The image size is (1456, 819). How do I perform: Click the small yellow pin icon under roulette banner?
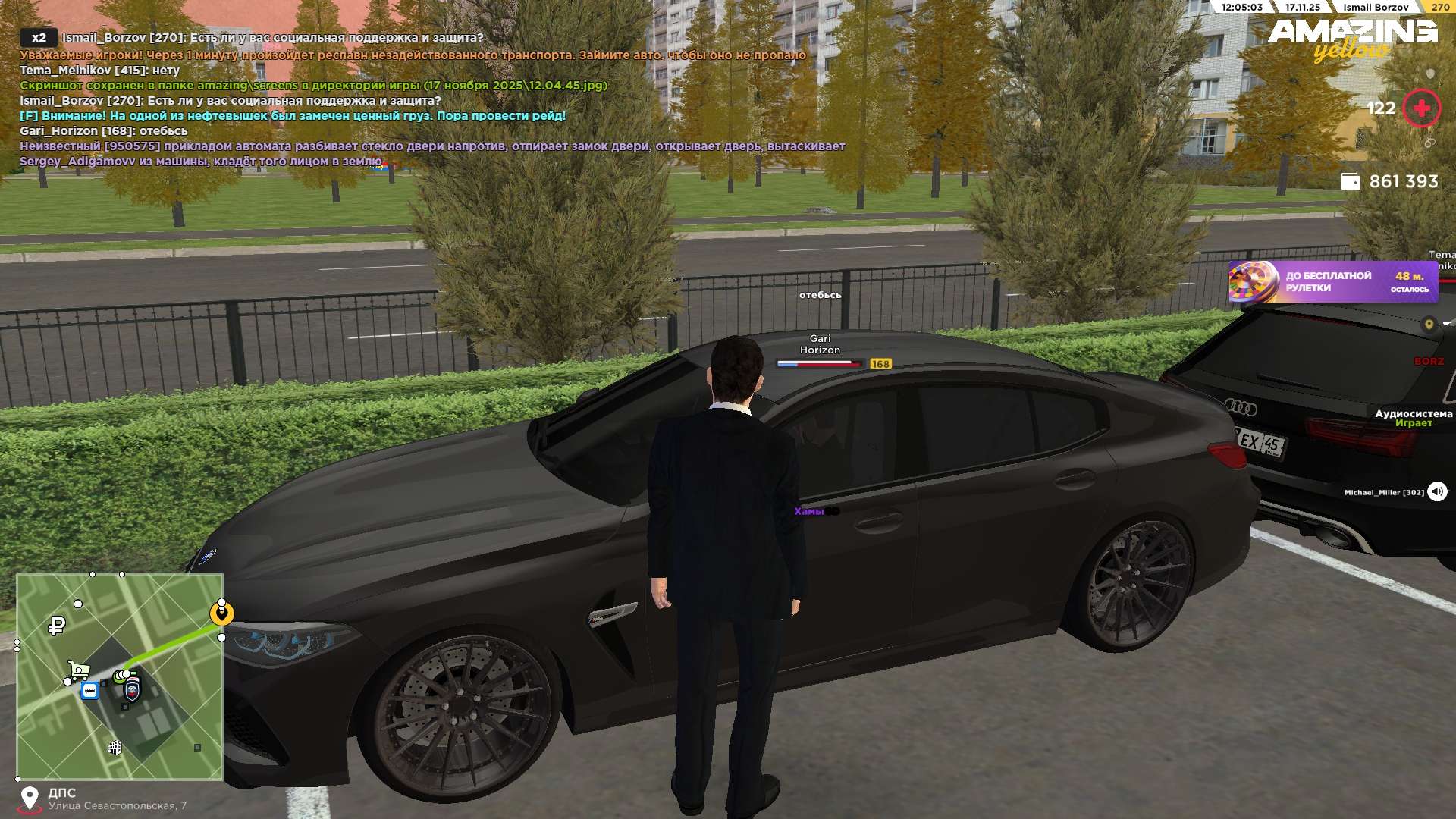point(1429,324)
